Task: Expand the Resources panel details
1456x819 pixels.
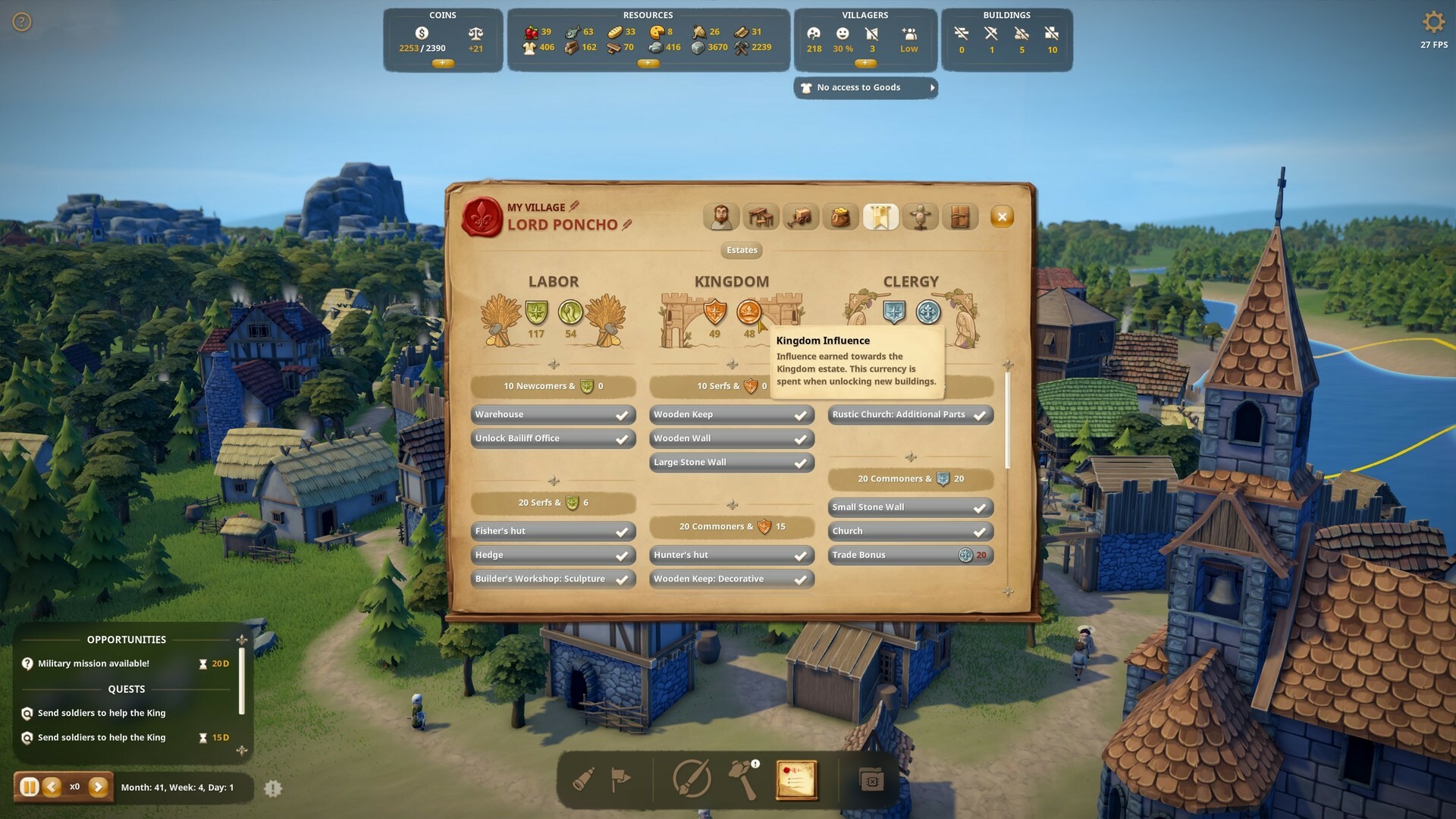Action: click(648, 64)
